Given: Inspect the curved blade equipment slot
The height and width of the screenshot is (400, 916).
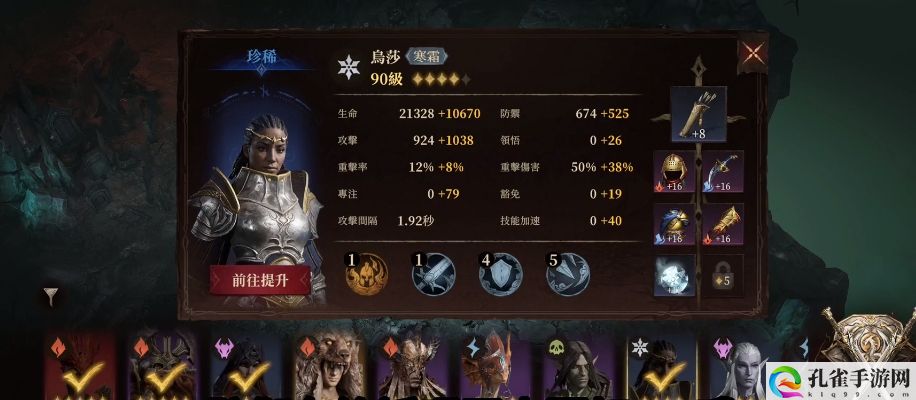Looking at the screenshot, I should click(x=723, y=172).
